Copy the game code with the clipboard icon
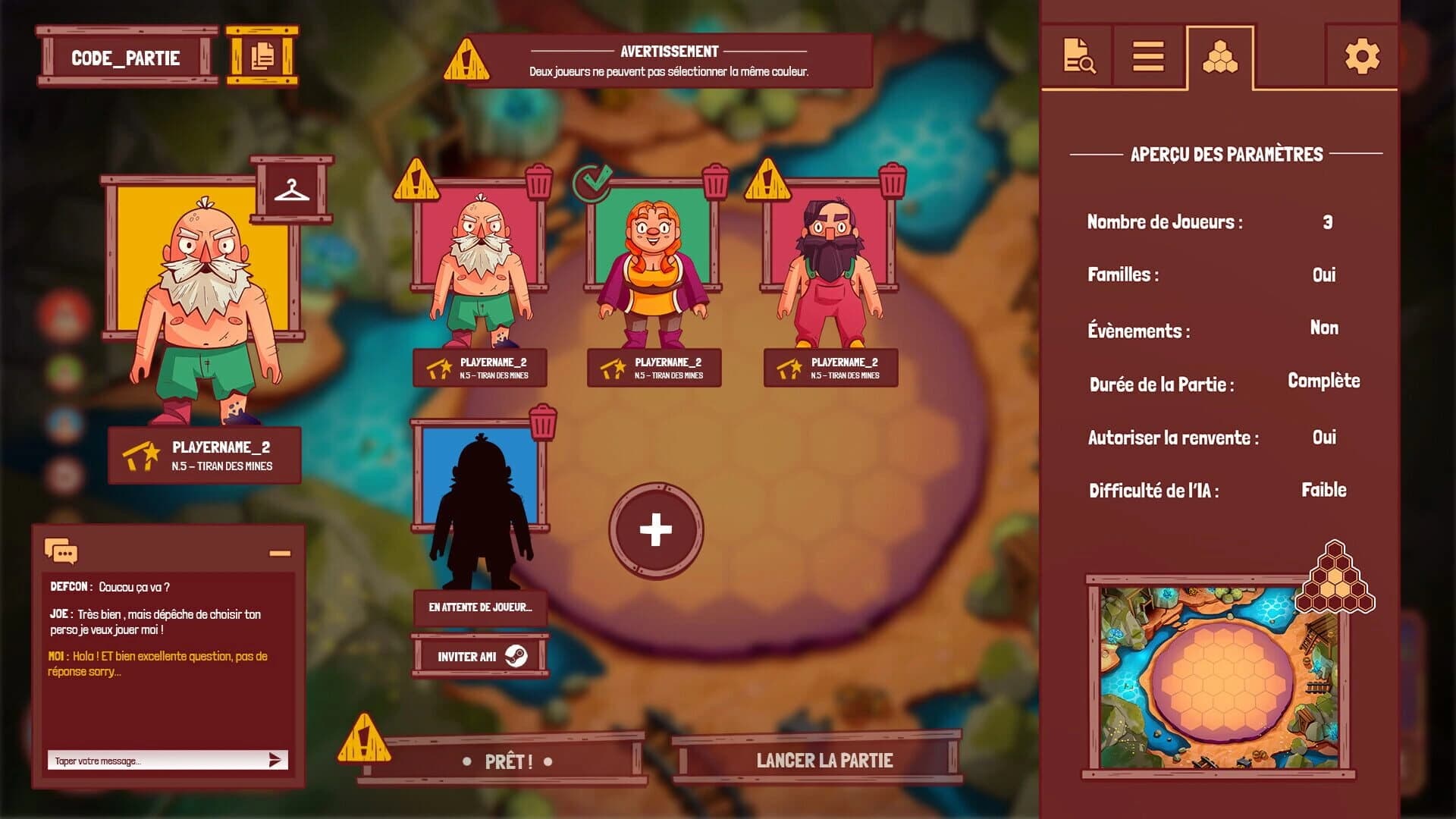 [x=262, y=56]
